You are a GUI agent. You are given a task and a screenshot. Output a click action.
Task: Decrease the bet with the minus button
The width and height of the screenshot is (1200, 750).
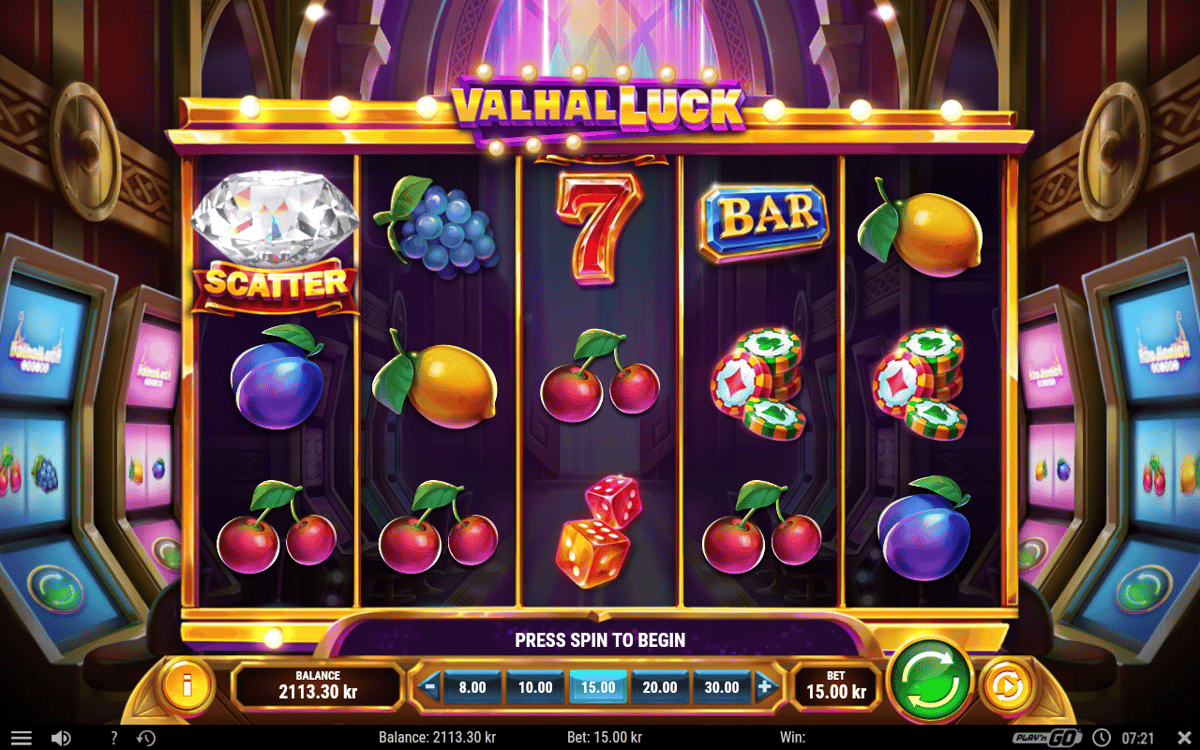coord(429,687)
